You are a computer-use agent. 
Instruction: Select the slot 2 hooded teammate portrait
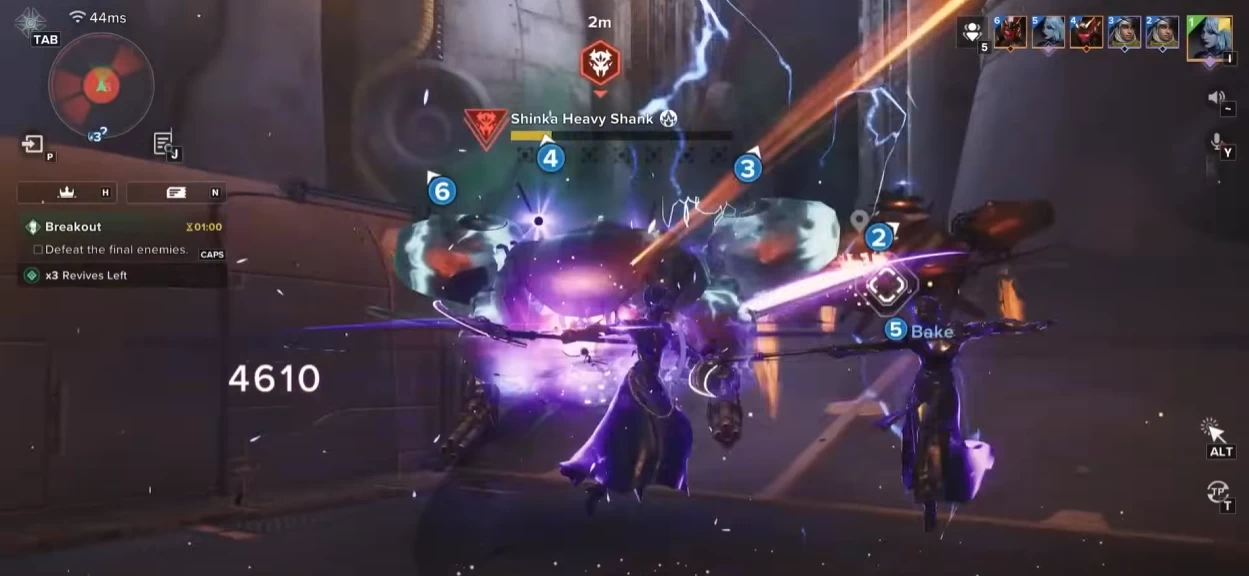tap(1162, 33)
